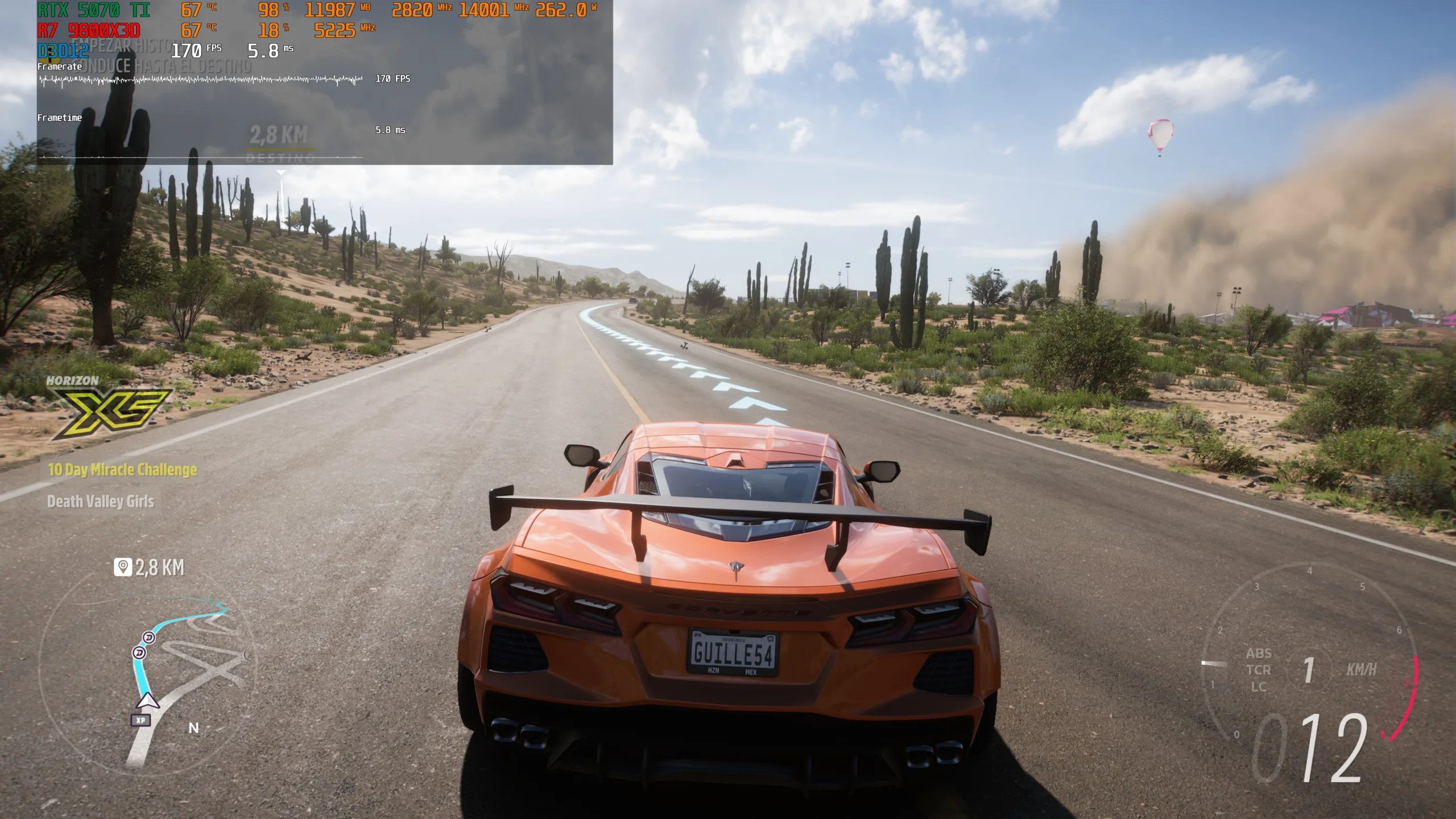Select the XP board marker on the minimap
The height and width of the screenshot is (819, 1456).
(x=140, y=720)
